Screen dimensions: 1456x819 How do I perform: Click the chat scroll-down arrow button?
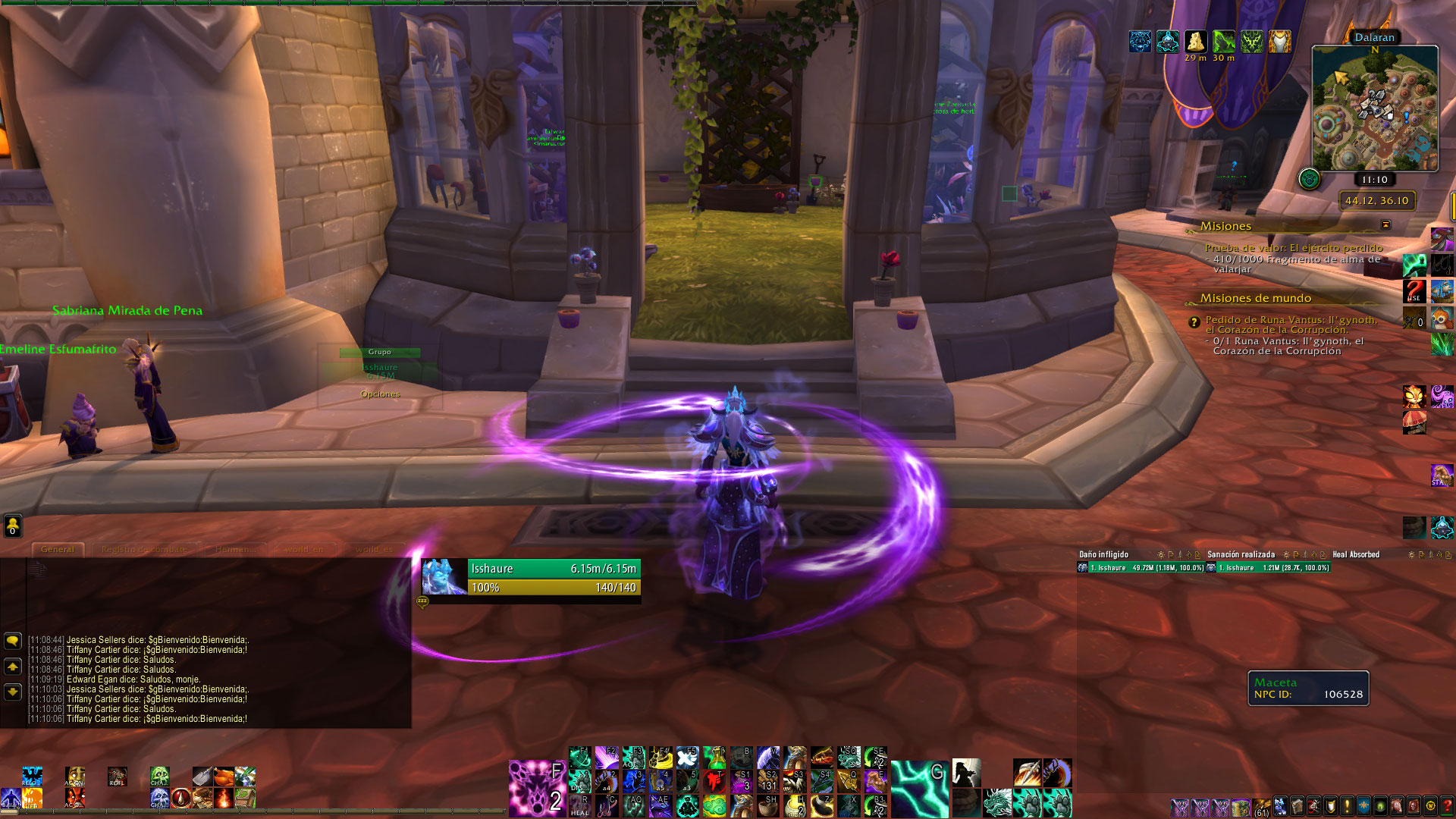[x=13, y=692]
